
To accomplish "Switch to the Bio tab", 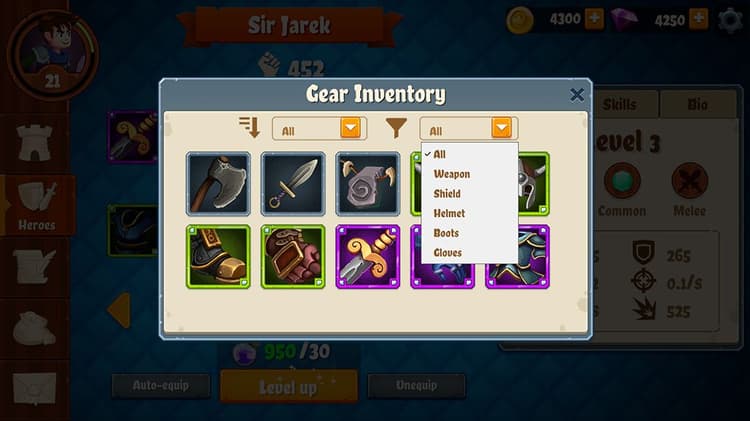I will [697, 104].
